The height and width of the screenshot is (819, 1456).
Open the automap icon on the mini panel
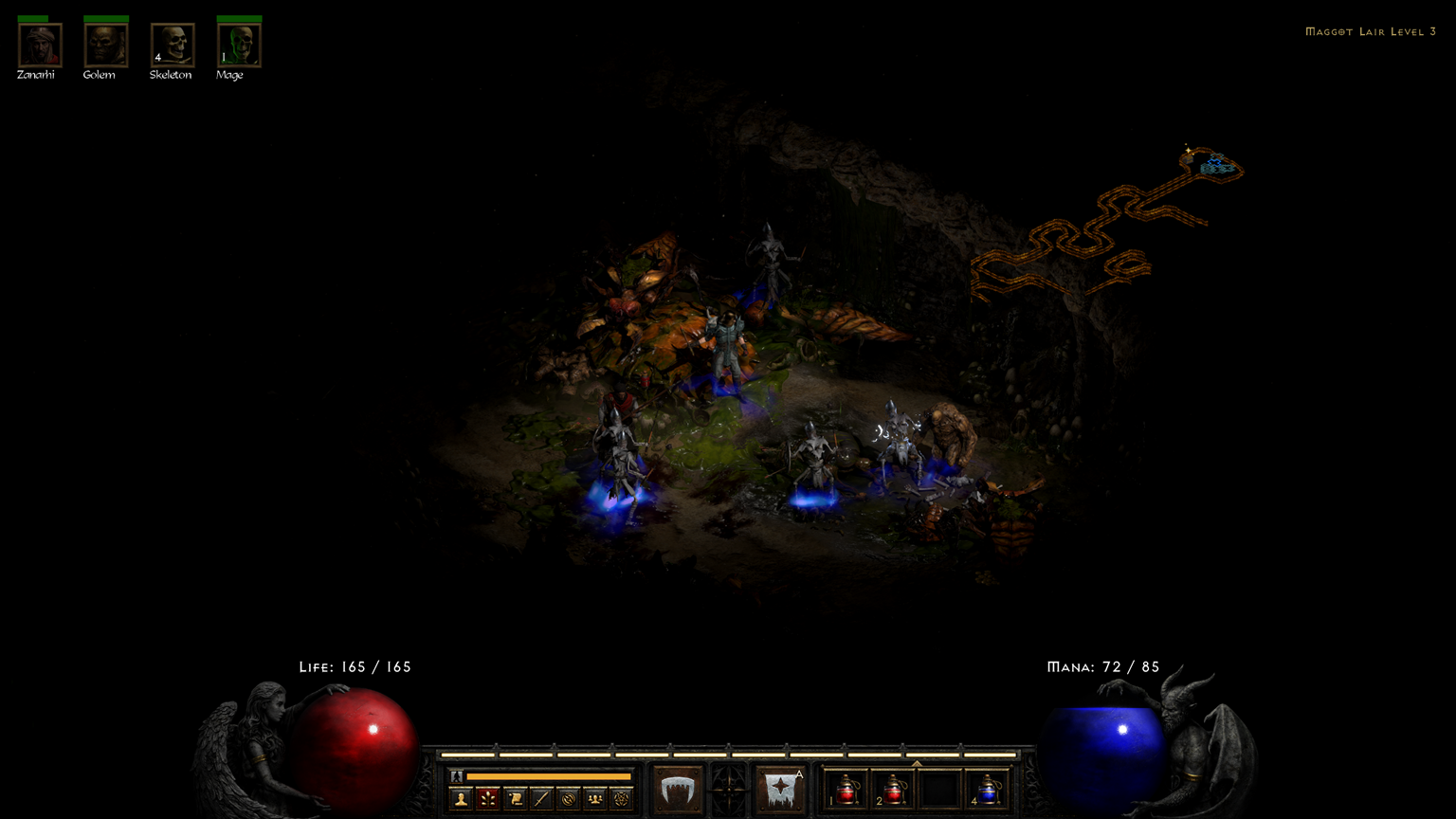[x=567, y=797]
